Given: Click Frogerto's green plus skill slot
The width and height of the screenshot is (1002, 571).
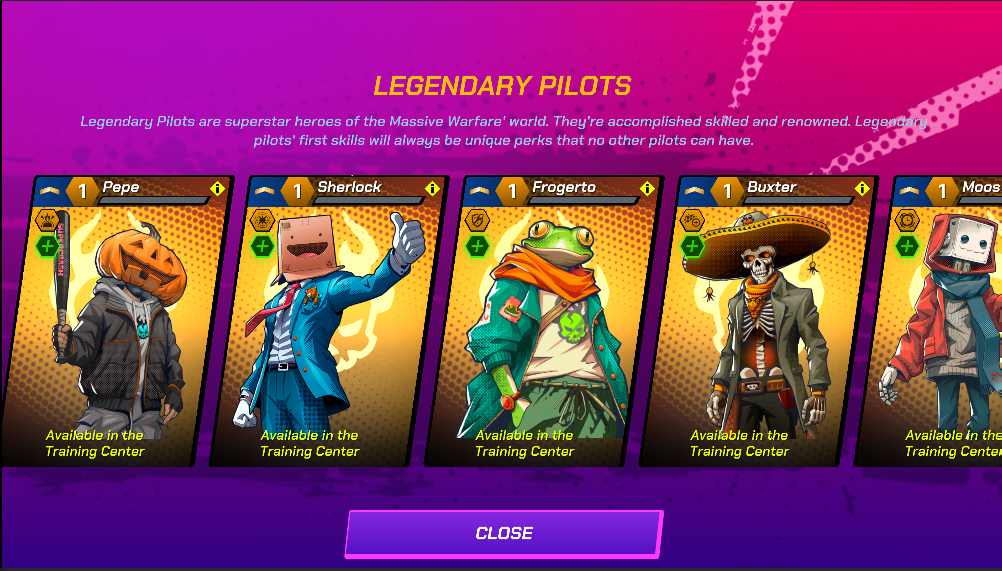Looking at the screenshot, I should click(x=476, y=246).
